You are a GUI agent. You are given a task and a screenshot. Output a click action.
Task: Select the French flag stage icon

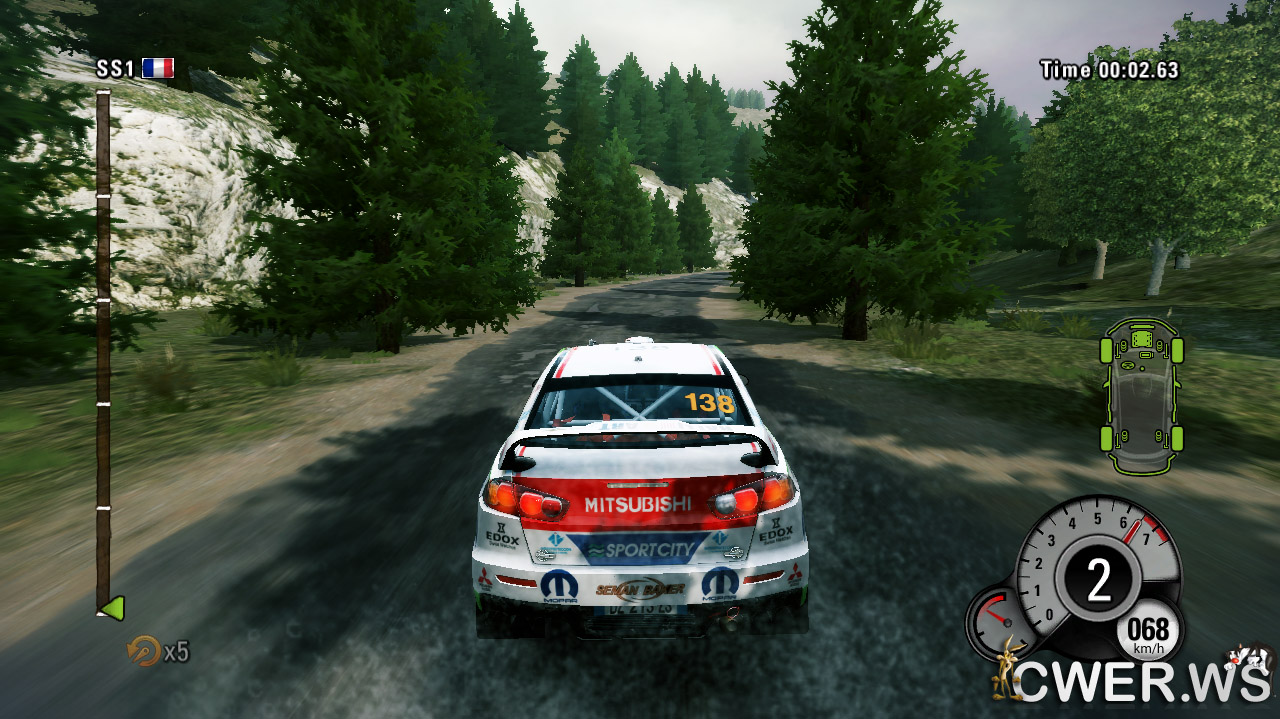tap(158, 68)
